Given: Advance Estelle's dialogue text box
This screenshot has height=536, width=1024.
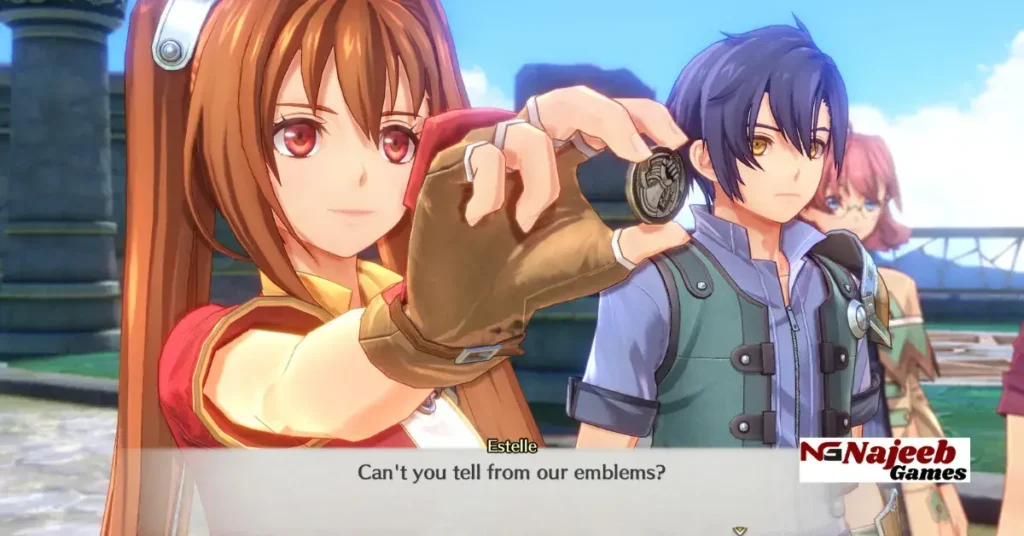Looking at the screenshot, I should pos(511,472).
